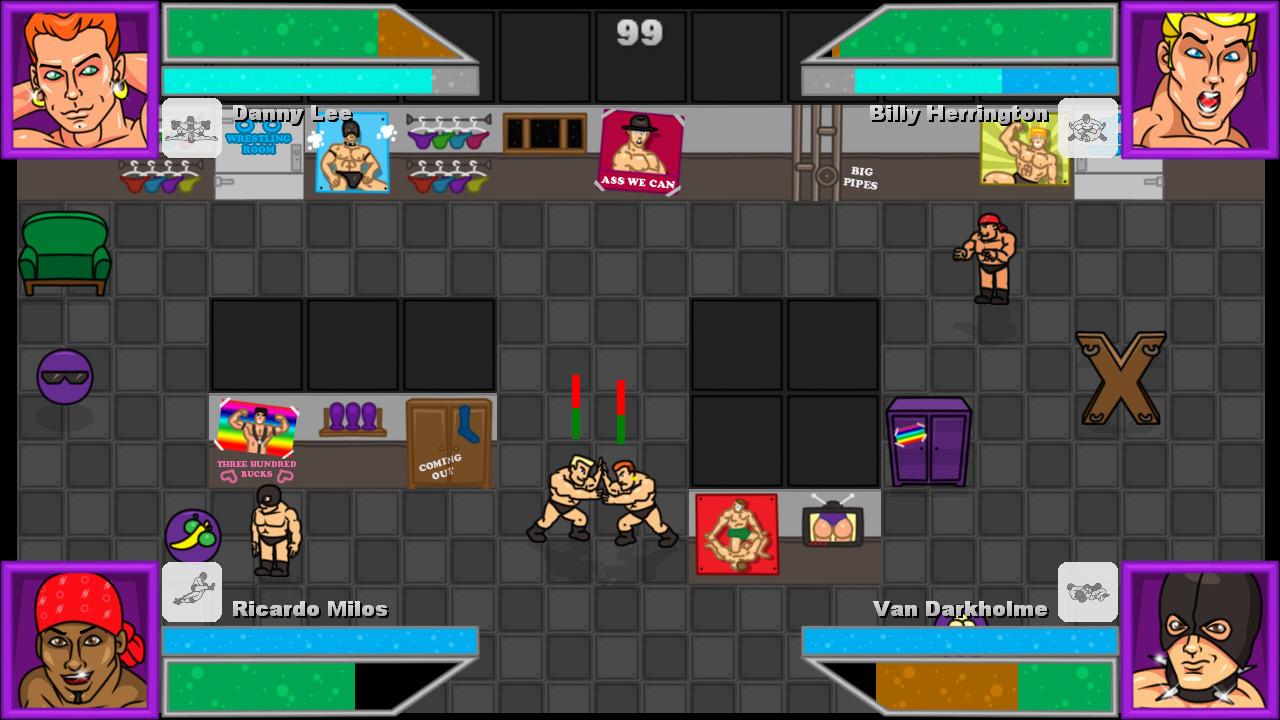Click Billy Herrington's special move icon
The image size is (1280, 720).
coord(1089,128)
